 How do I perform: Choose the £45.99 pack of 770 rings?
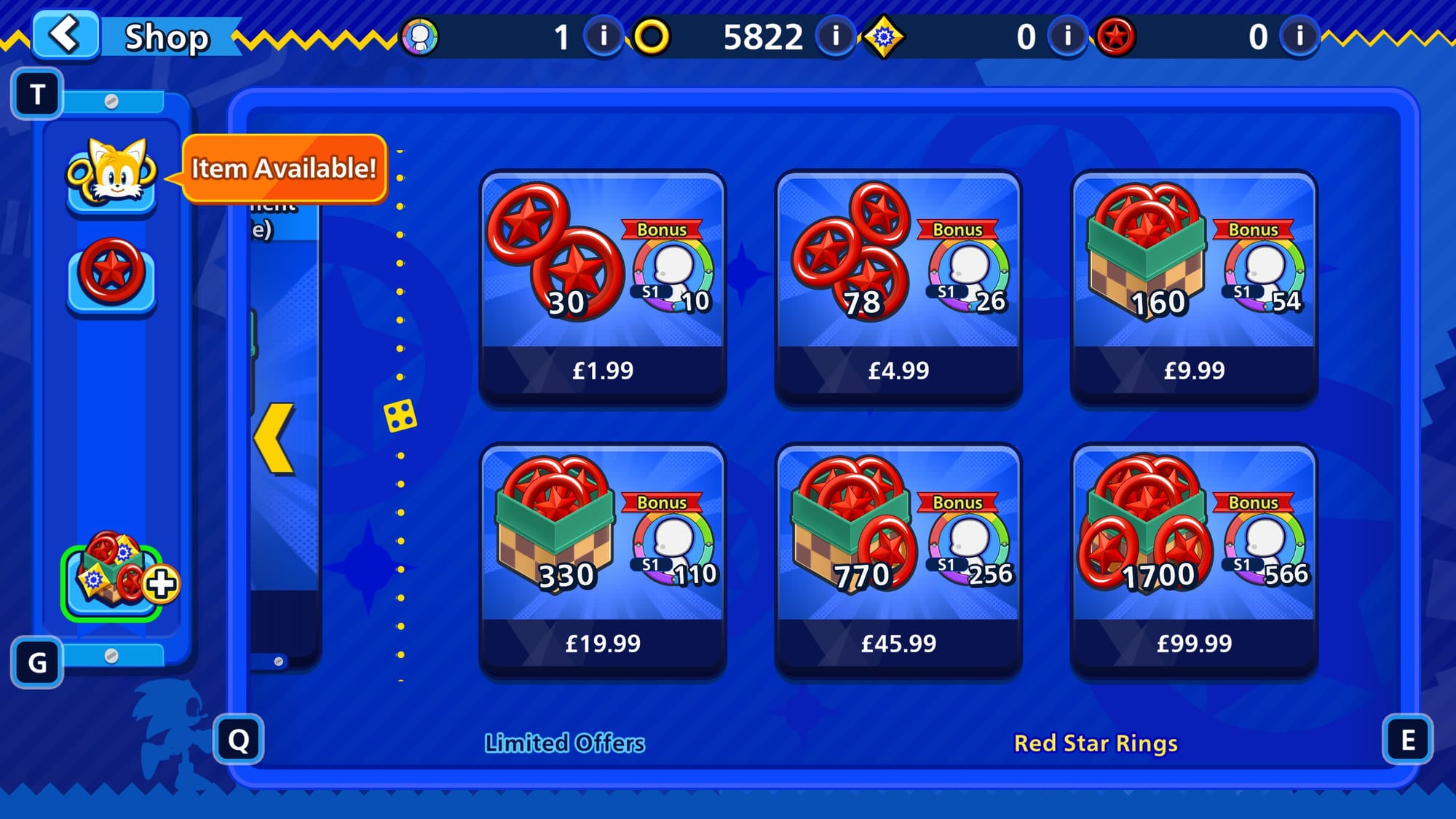coord(898,561)
